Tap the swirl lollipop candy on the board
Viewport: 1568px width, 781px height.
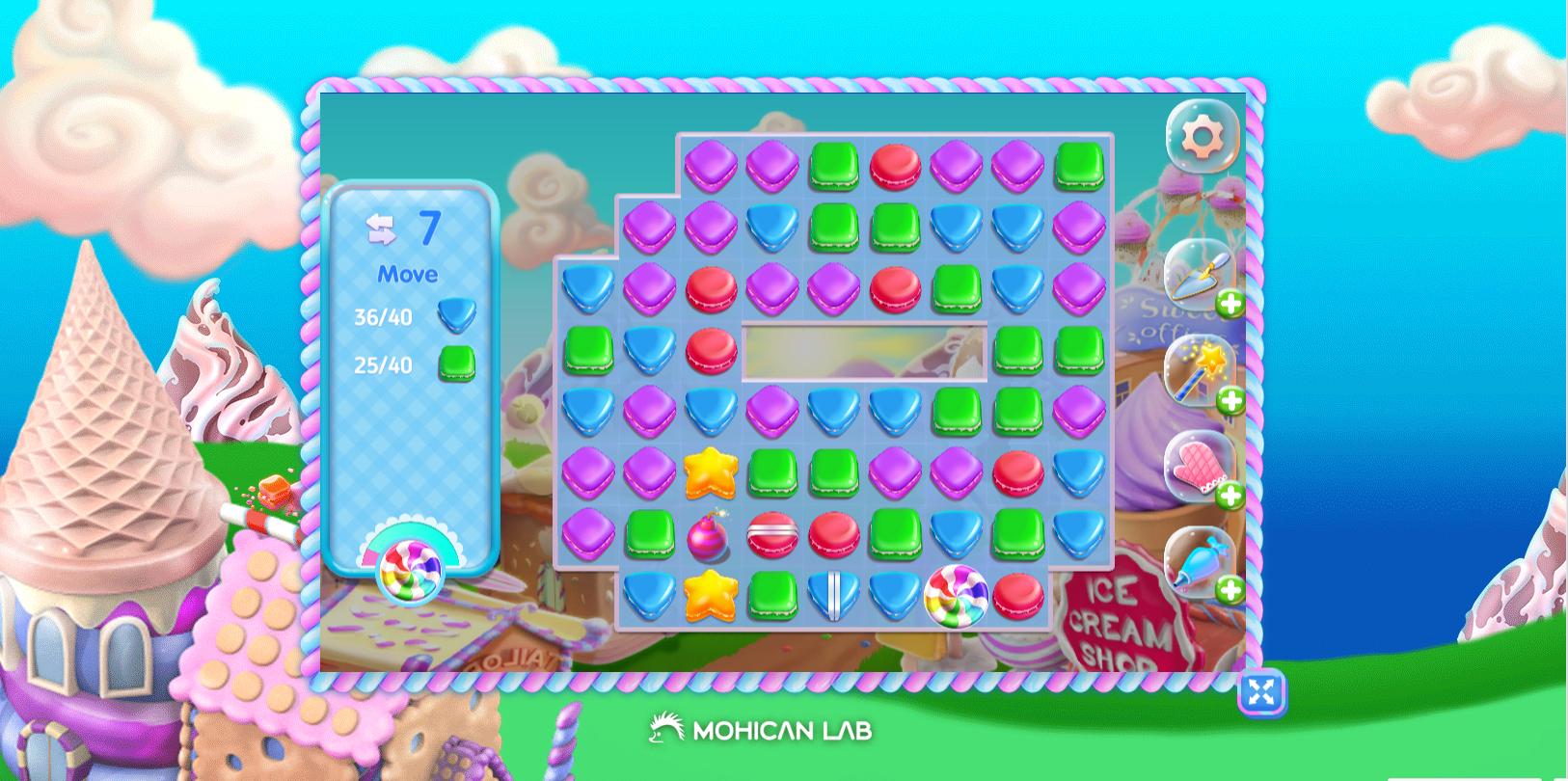[958, 598]
